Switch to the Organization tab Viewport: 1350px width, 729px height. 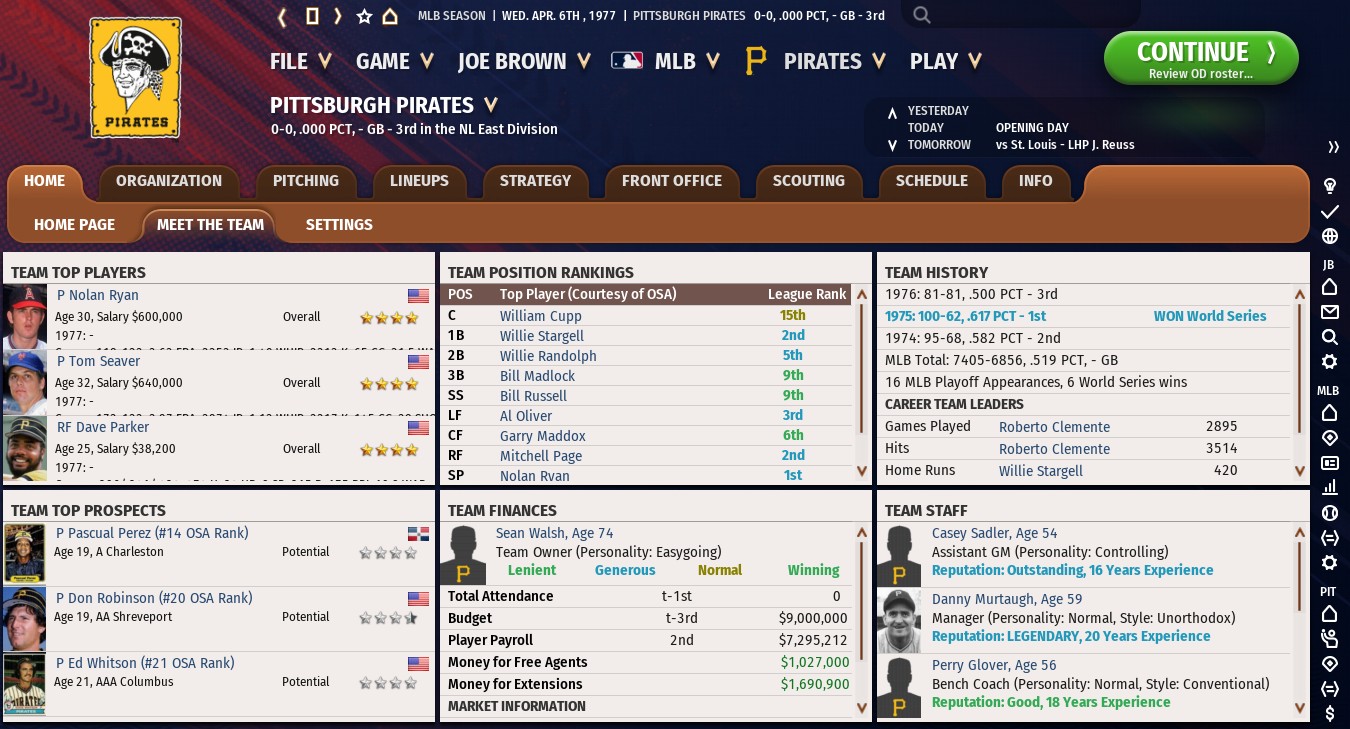pos(168,181)
